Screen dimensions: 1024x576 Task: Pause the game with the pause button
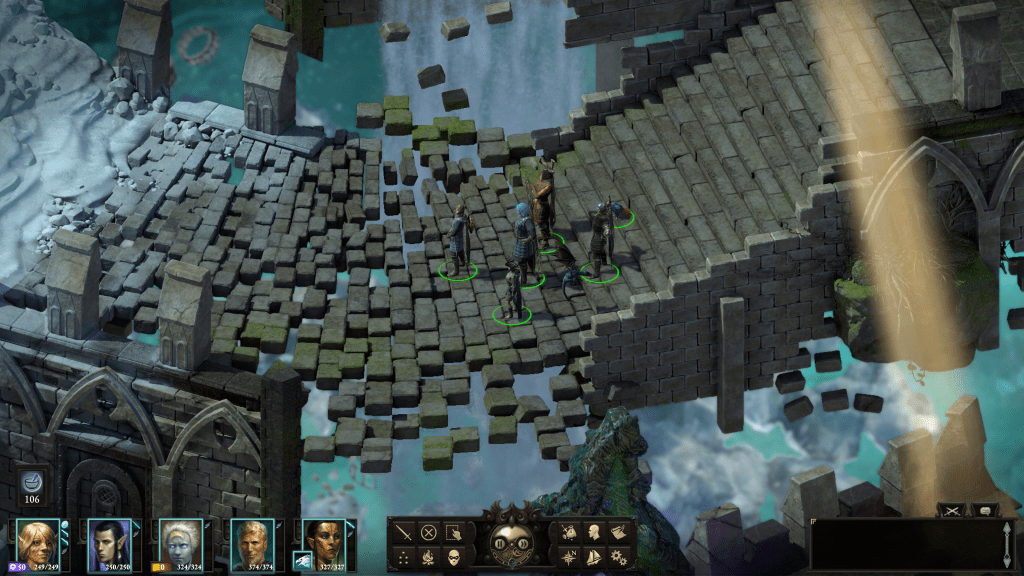click(501, 544)
